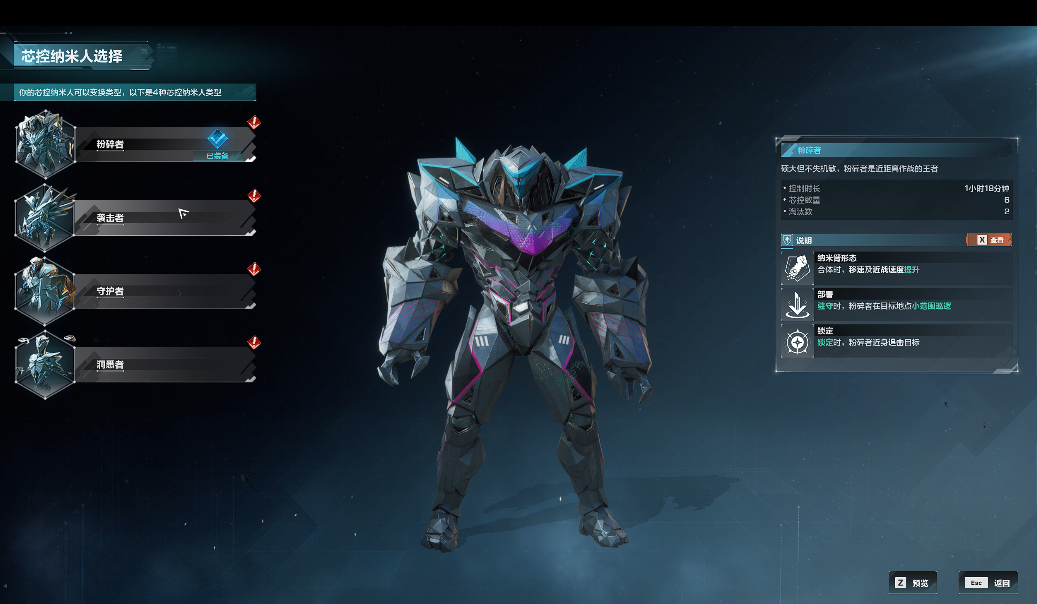Open details with the orange 查看 button
The height and width of the screenshot is (604, 1037).
pos(988,240)
